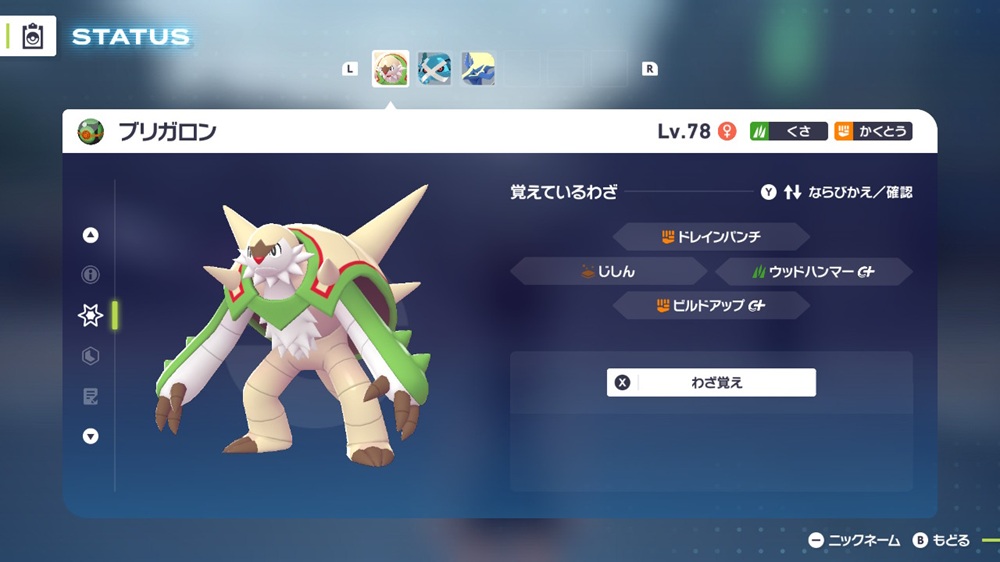Switch to the Chesnaught party icon
This screenshot has height=562, width=1000.
390,69
